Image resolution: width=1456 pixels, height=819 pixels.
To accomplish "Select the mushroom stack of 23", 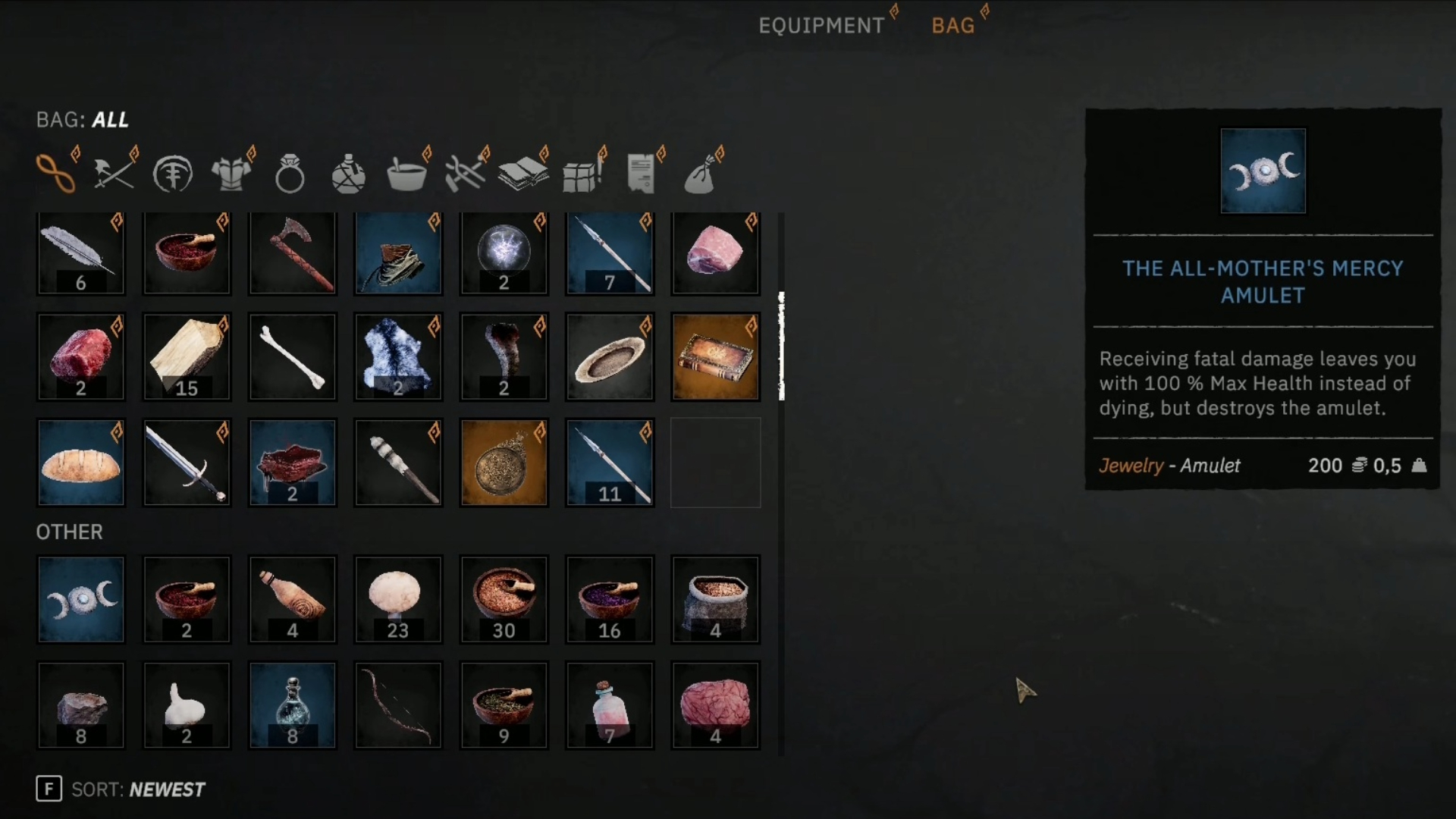I will coord(398,600).
